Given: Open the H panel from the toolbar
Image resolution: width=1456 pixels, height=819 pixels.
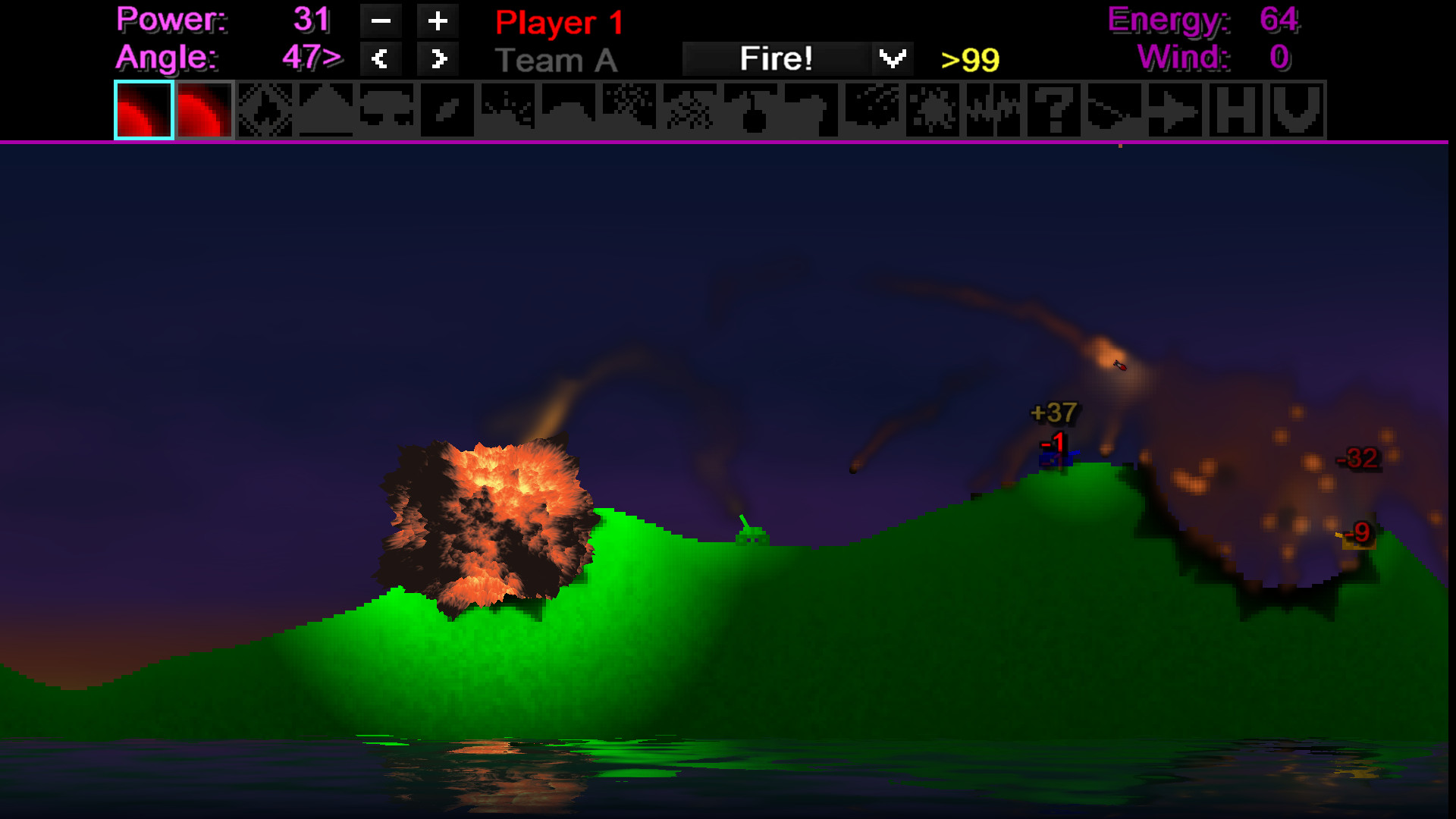Looking at the screenshot, I should pos(1236,111).
